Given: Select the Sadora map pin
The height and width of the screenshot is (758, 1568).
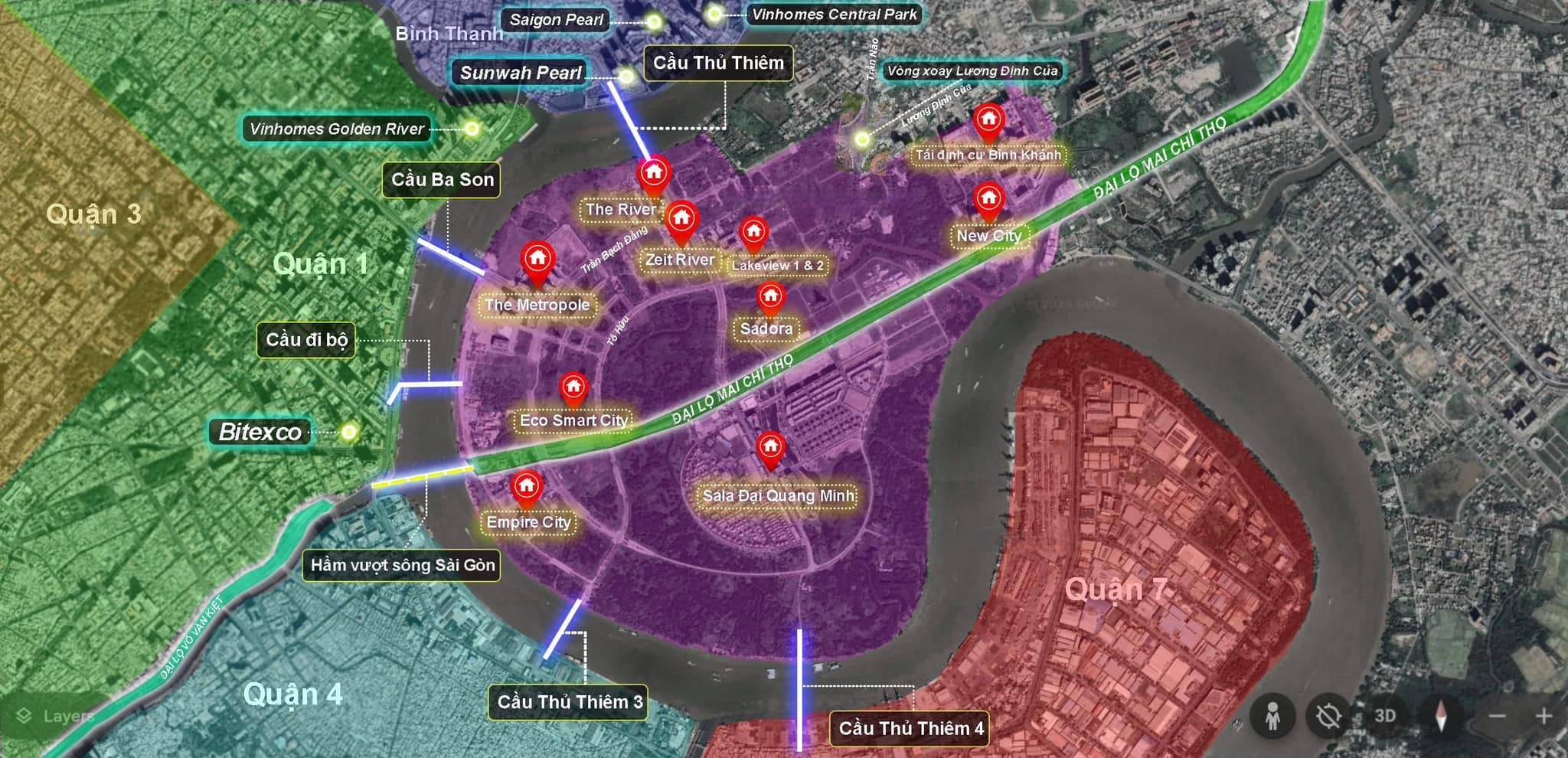Looking at the screenshot, I should (770, 297).
